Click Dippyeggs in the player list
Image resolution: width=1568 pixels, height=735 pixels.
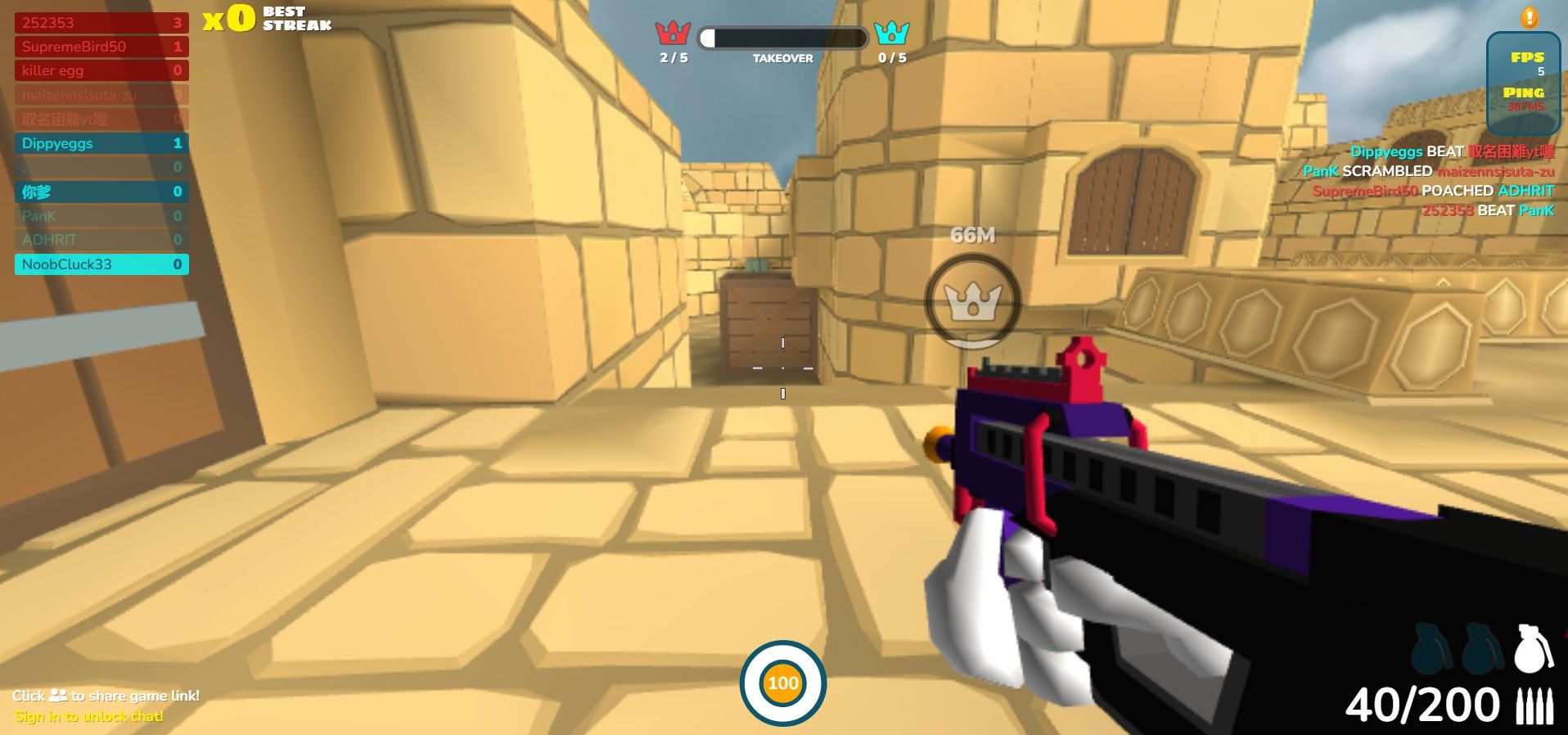pos(101,143)
